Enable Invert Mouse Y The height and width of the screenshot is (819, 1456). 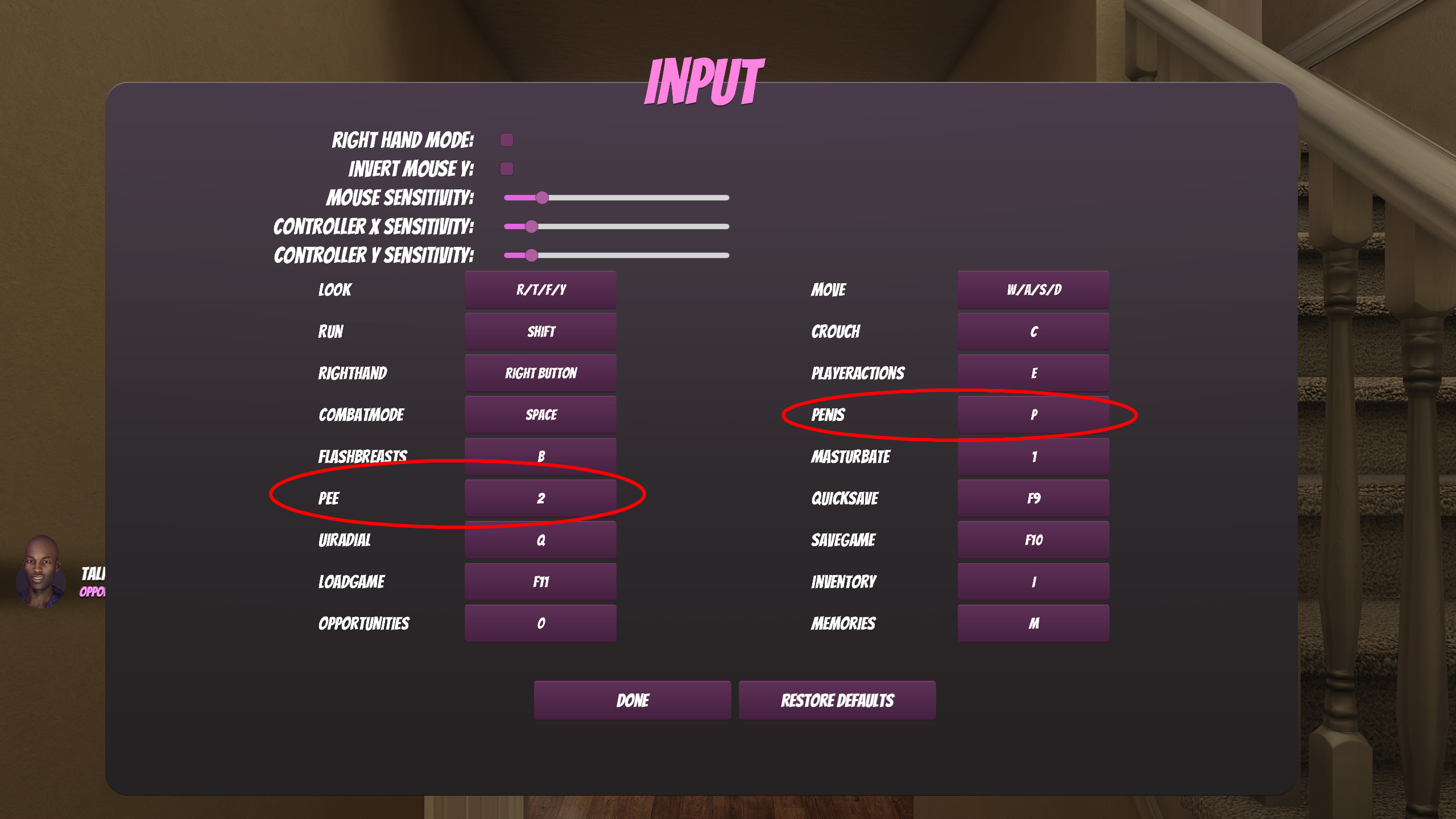(506, 168)
